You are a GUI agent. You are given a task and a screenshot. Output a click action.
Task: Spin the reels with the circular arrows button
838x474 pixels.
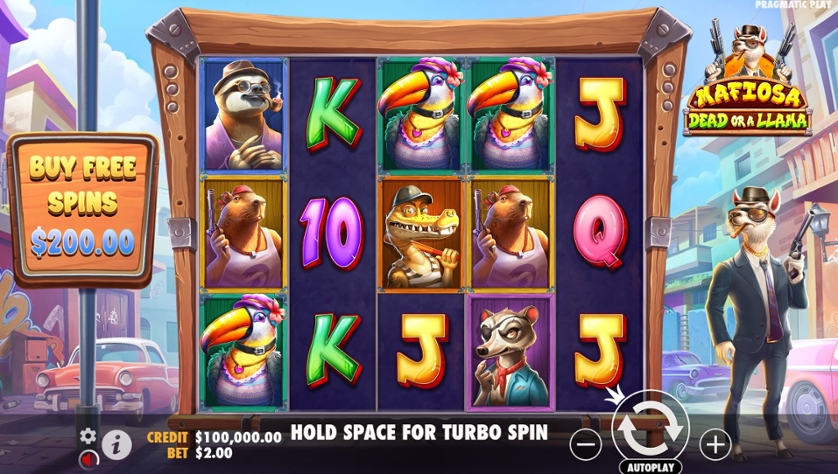tap(649, 427)
